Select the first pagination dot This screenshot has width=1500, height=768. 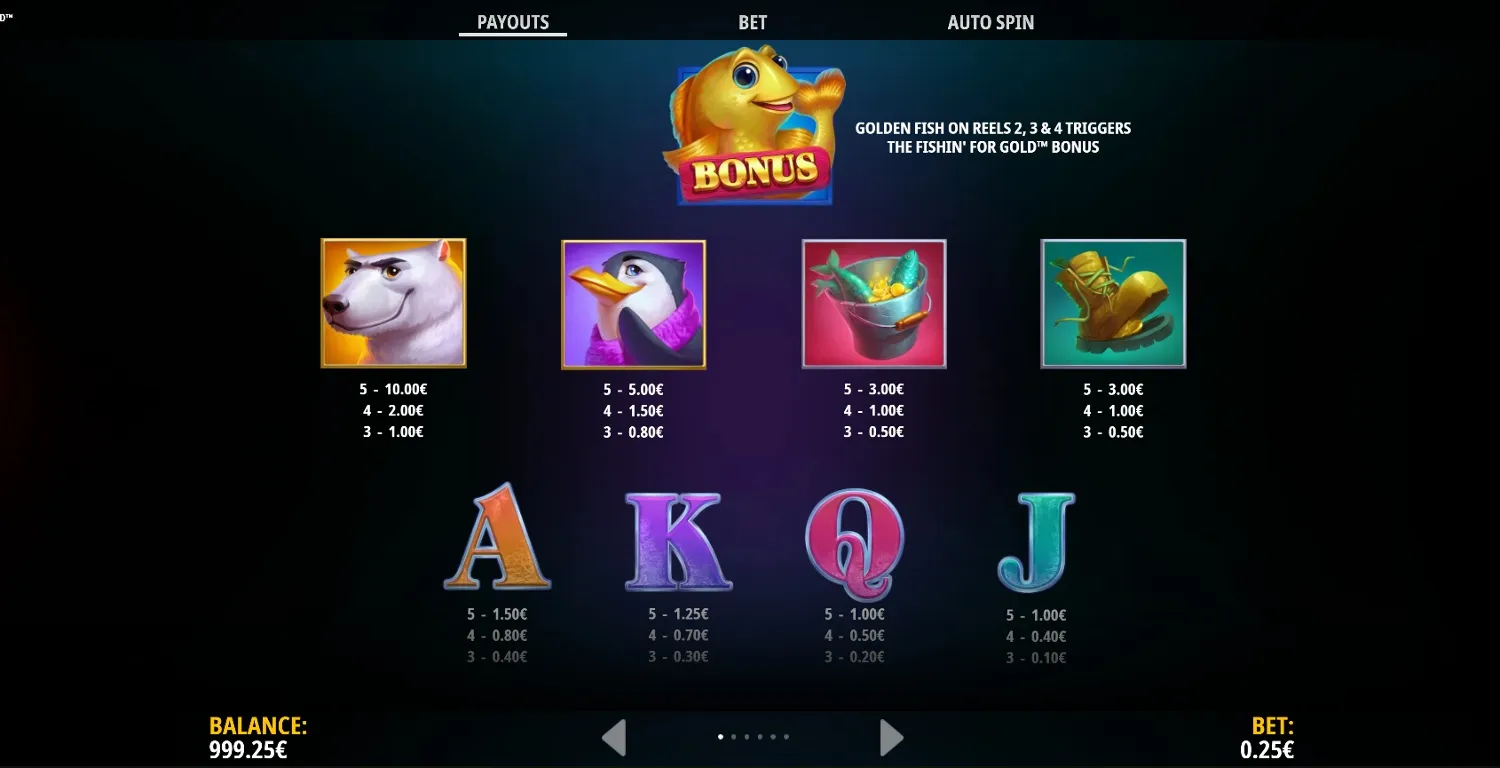pyautogui.click(x=722, y=736)
